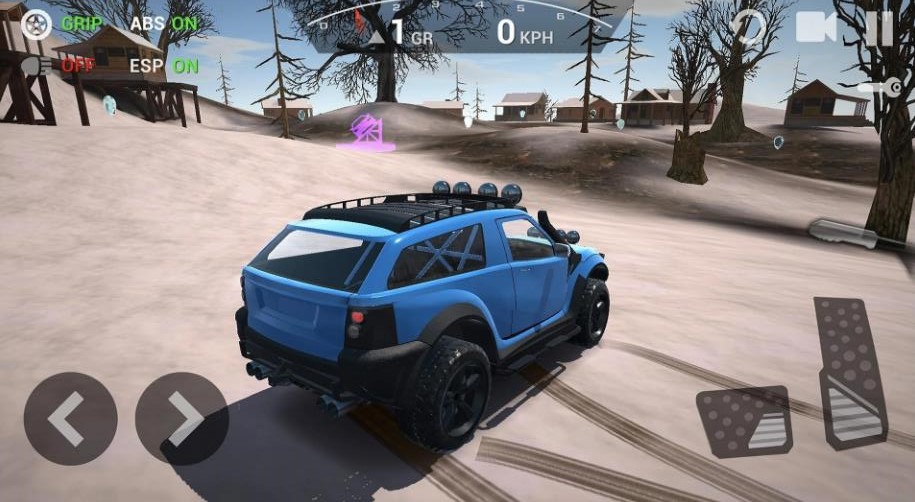Pull the handbrake lever
The height and width of the screenshot is (502, 915).
846,235
